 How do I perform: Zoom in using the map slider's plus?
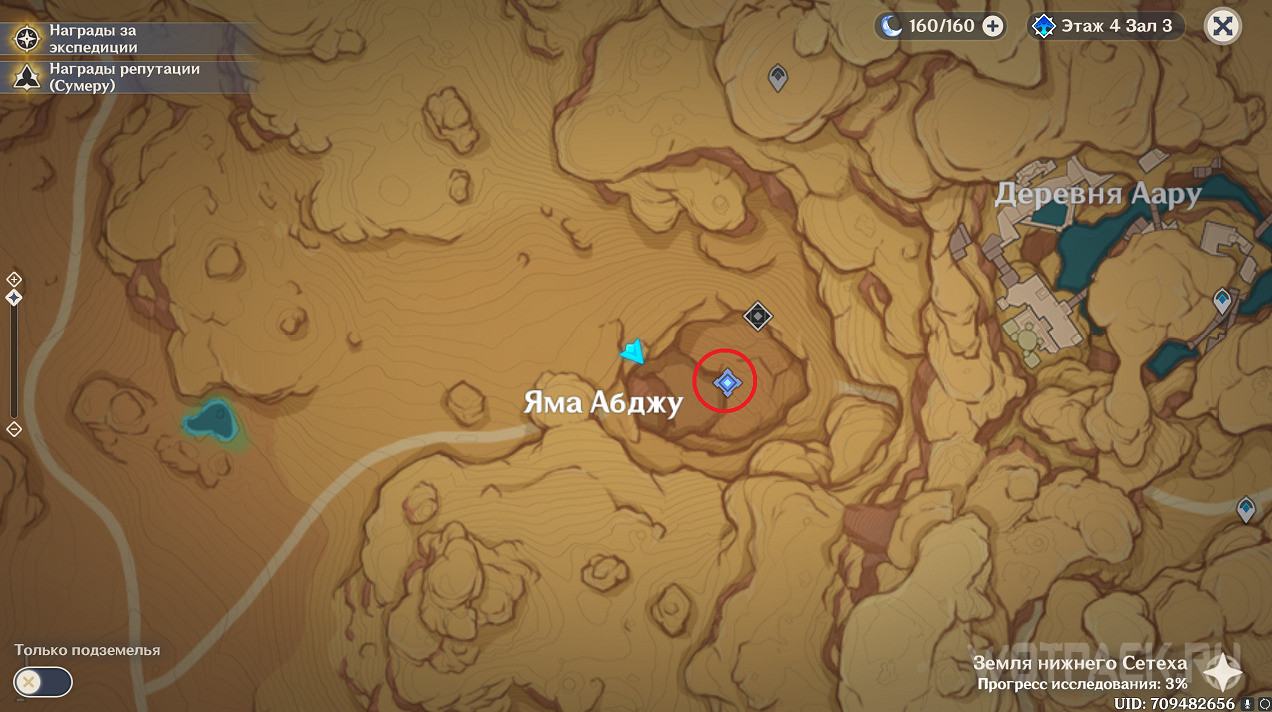click(x=14, y=279)
